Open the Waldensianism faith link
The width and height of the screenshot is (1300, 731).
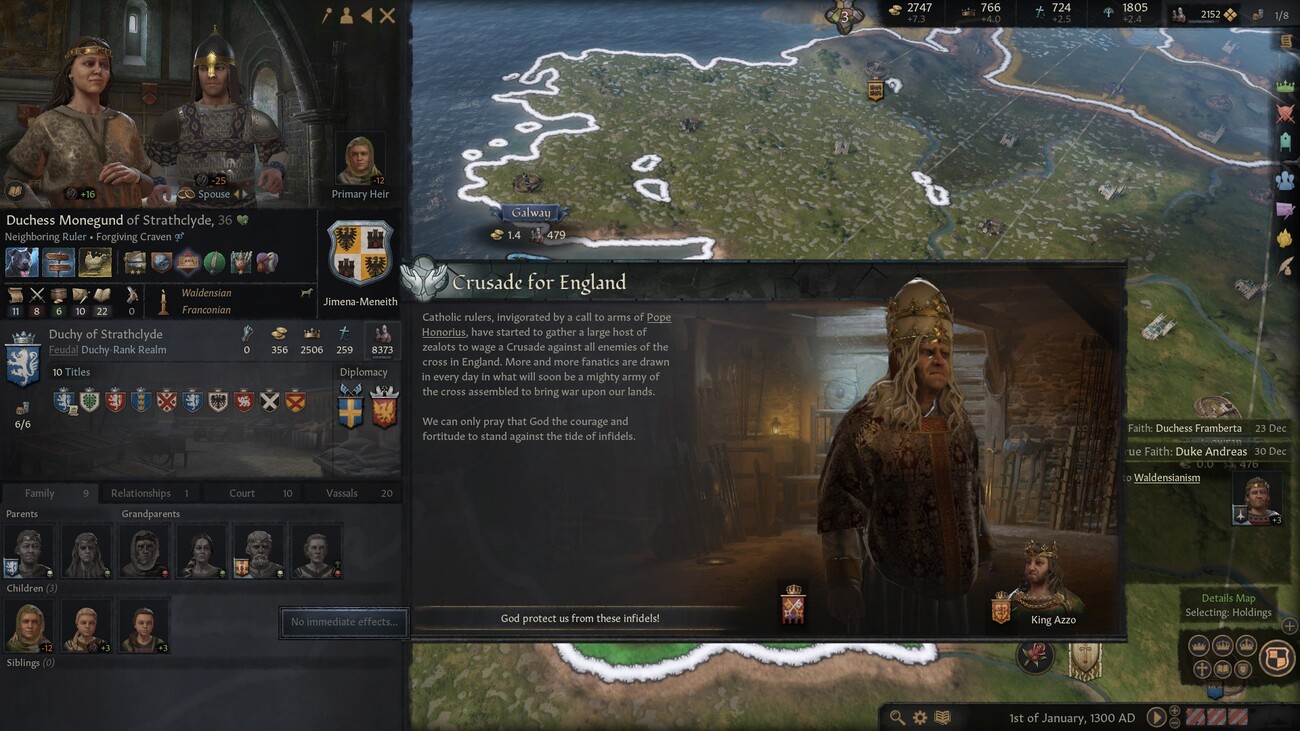pos(1166,478)
